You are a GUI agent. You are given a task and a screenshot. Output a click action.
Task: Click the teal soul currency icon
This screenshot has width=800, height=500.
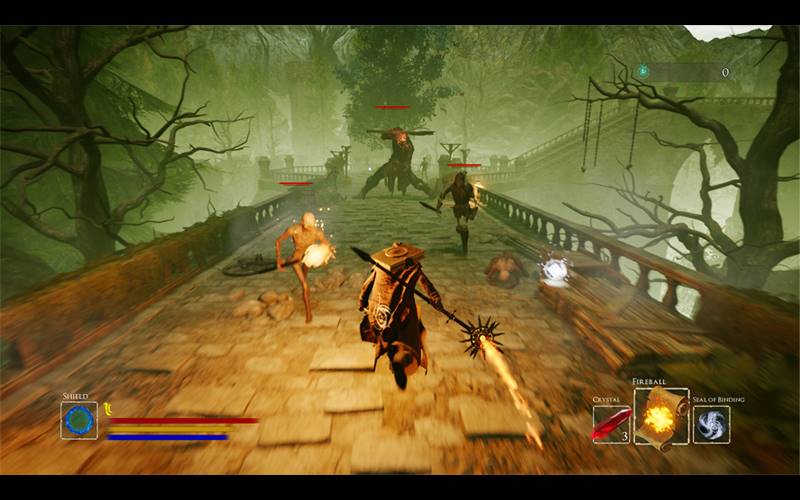tap(645, 72)
